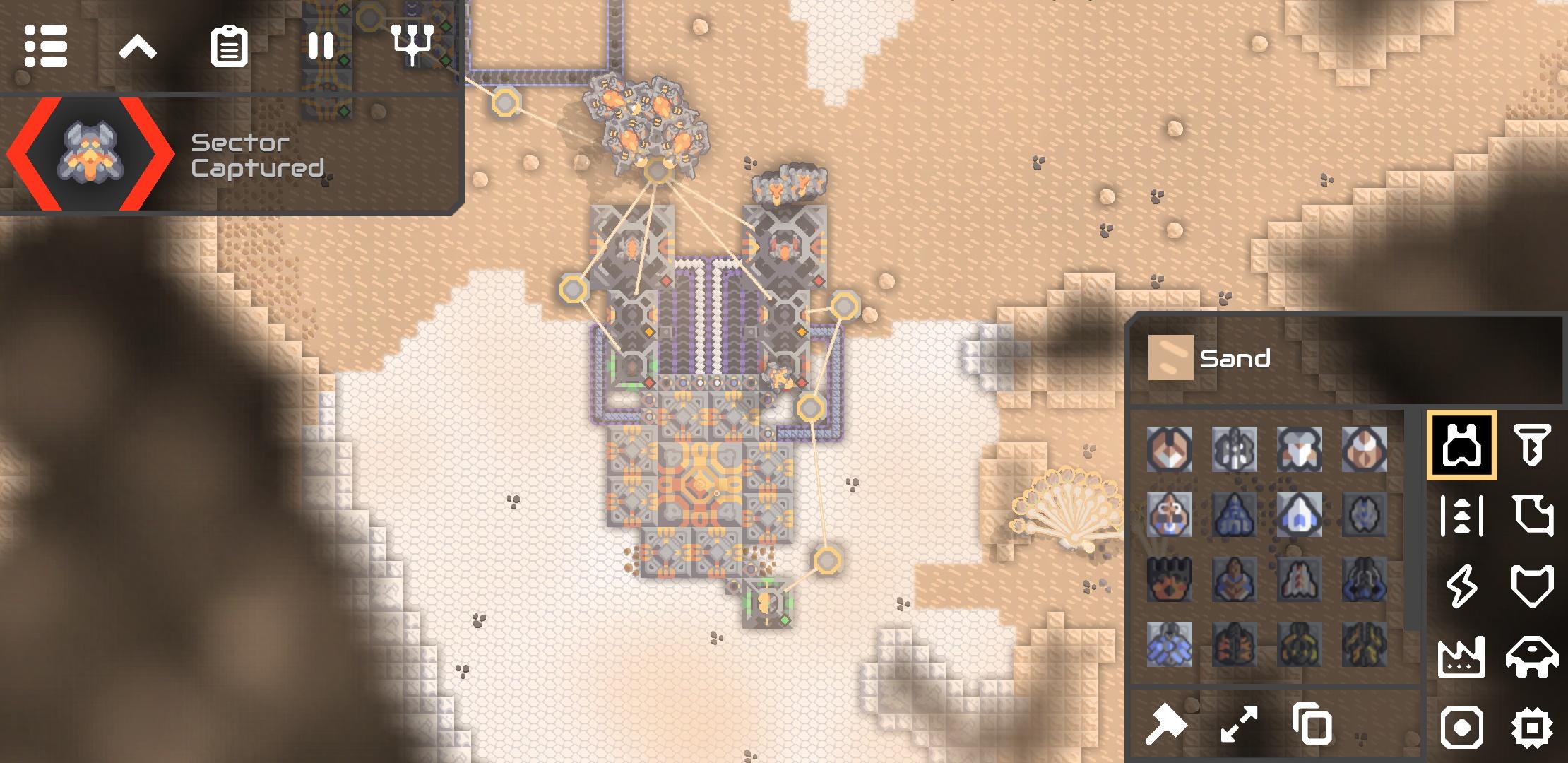Click the wave enemy icon in red hexagon
The image size is (1568, 763).
(x=90, y=153)
